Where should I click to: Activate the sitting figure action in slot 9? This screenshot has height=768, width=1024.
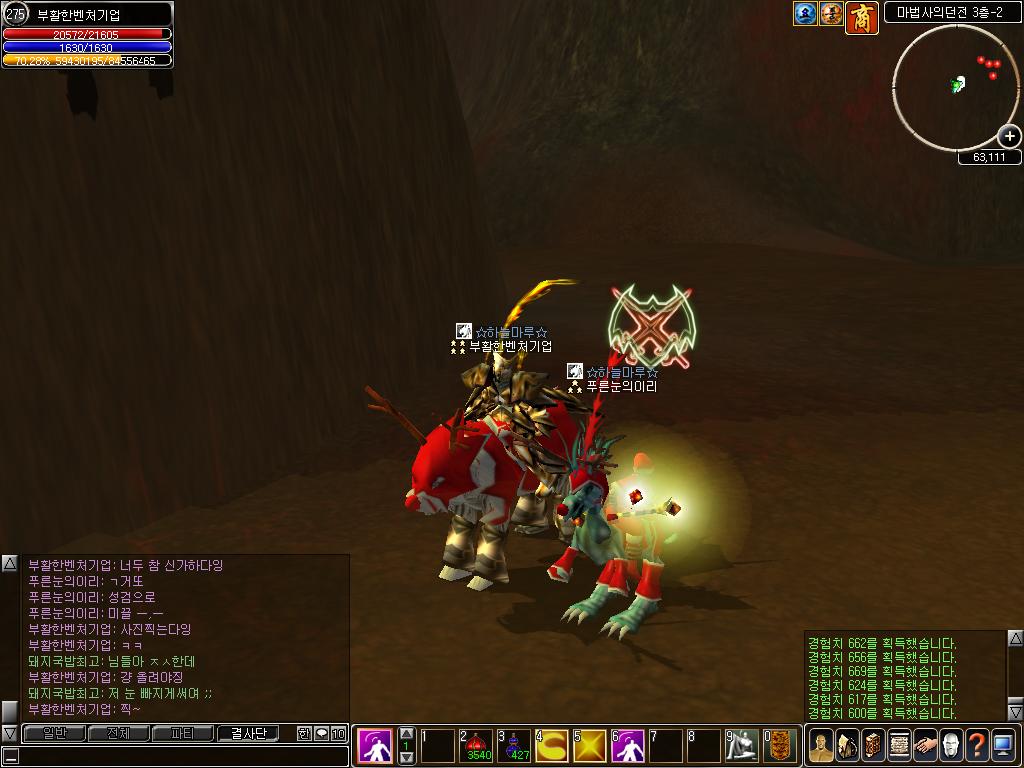(x=742, y=746)
